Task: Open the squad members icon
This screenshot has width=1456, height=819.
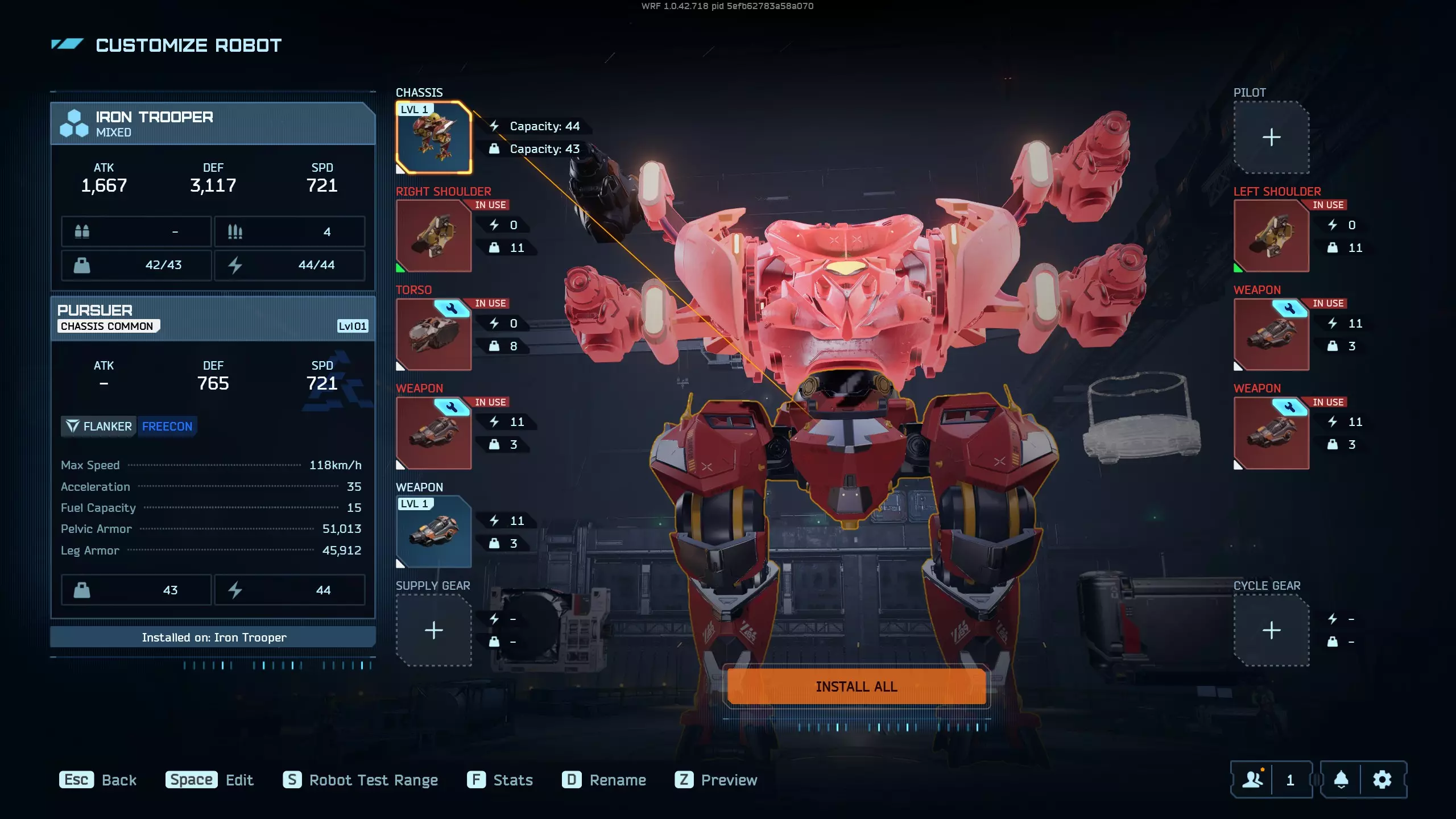Action: pos(1252,779)
